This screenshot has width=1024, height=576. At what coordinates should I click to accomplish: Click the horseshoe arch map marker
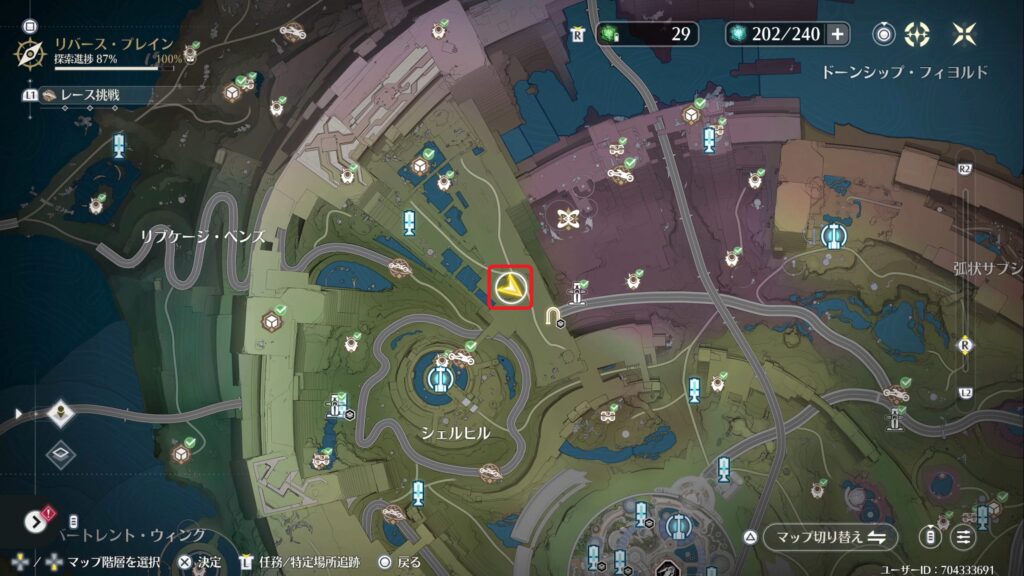[x=553, y=317]
